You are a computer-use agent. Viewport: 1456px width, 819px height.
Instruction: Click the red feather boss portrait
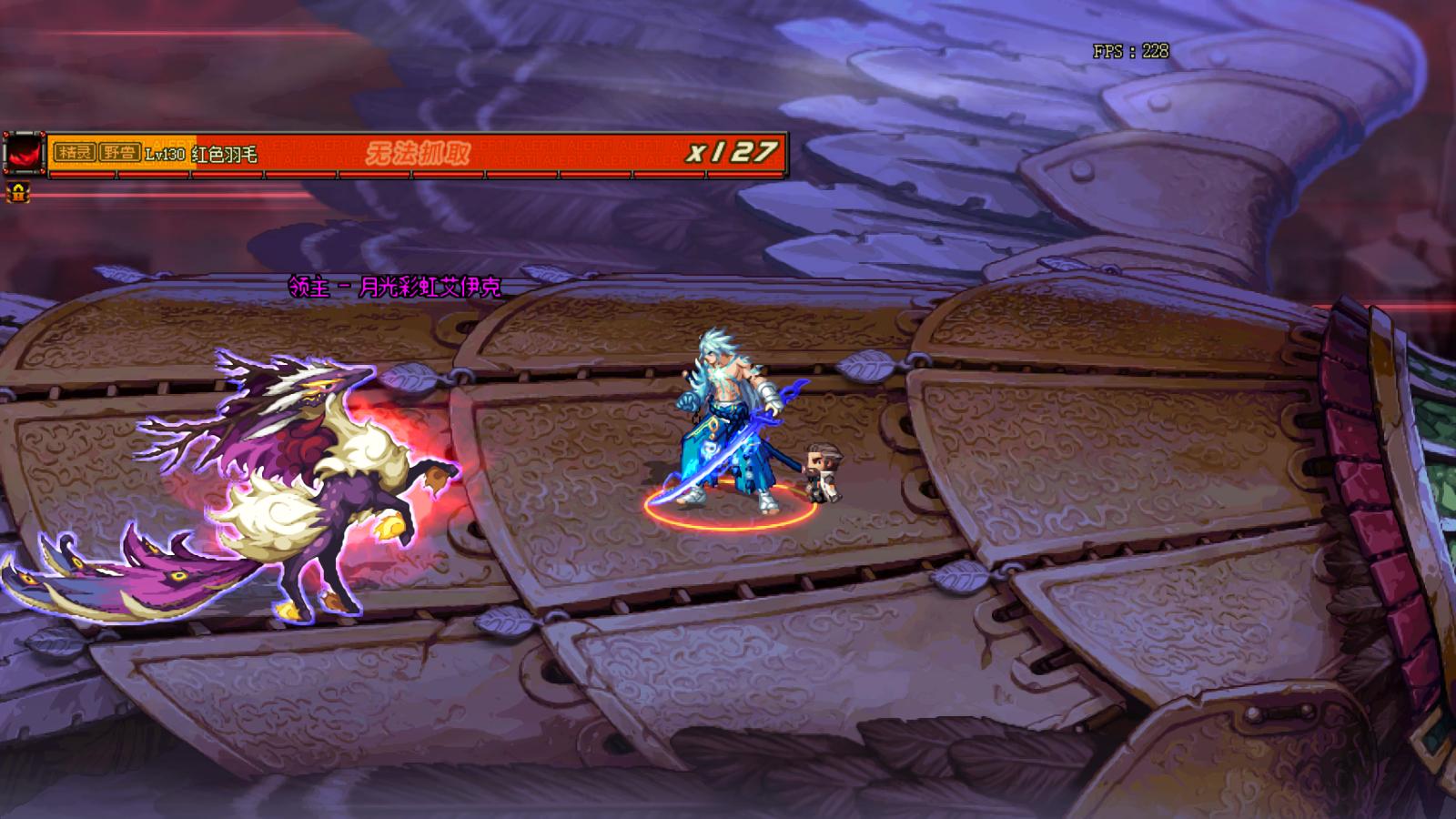point(24,153)
